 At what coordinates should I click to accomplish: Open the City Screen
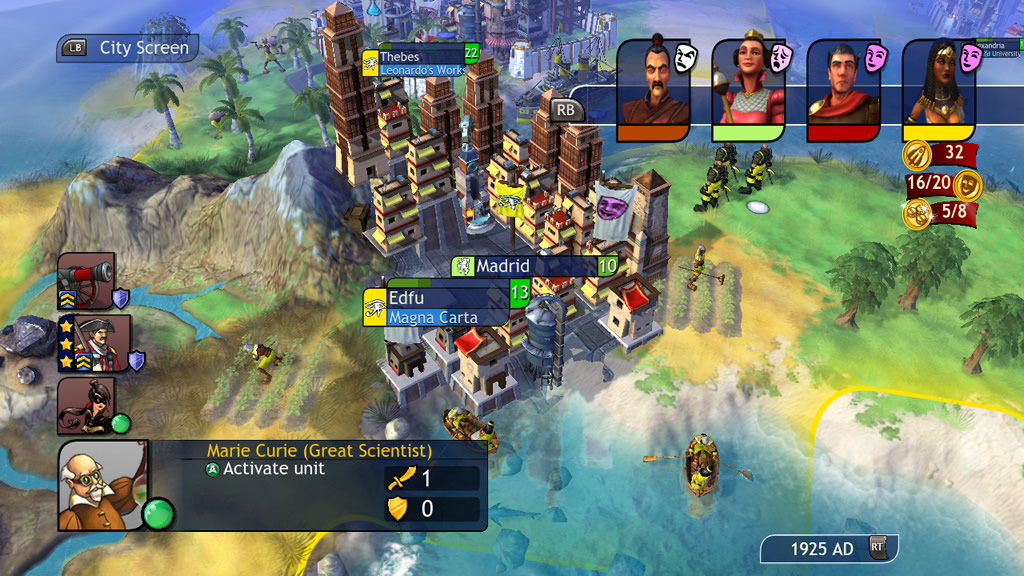[x=129, y=47]
